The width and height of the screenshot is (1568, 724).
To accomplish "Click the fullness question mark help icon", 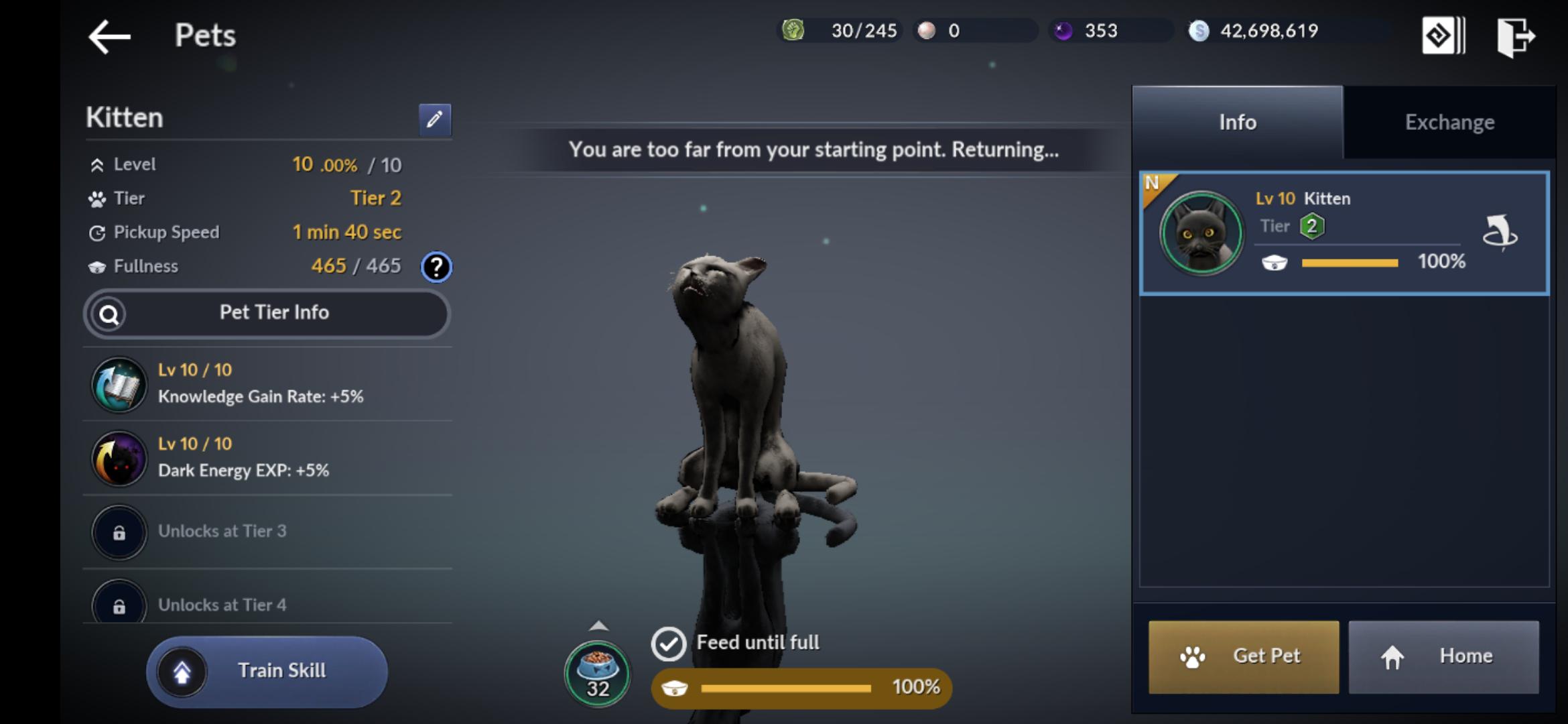I will pos(436,266).
